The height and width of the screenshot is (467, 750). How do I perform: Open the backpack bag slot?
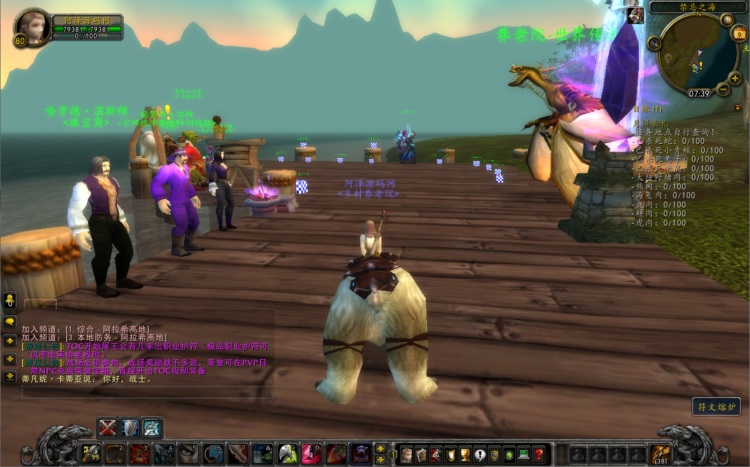(661, 453)
